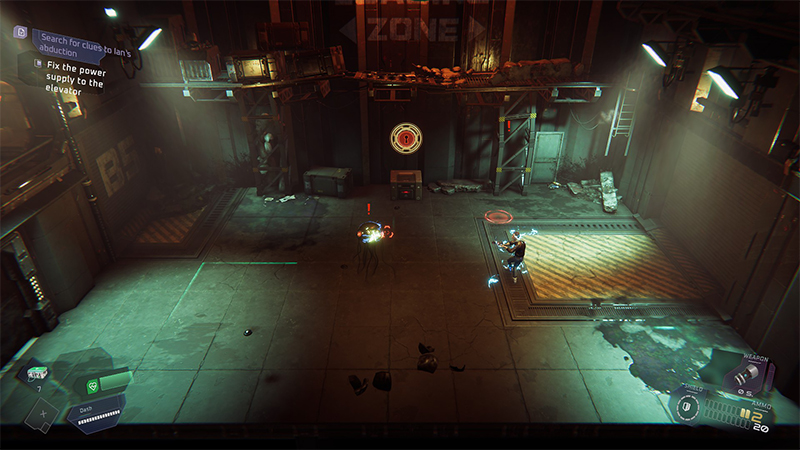The height and width of the screenshot is (450, 800).
Task: Select the equipped weapon icon
Action: [746, 375]
